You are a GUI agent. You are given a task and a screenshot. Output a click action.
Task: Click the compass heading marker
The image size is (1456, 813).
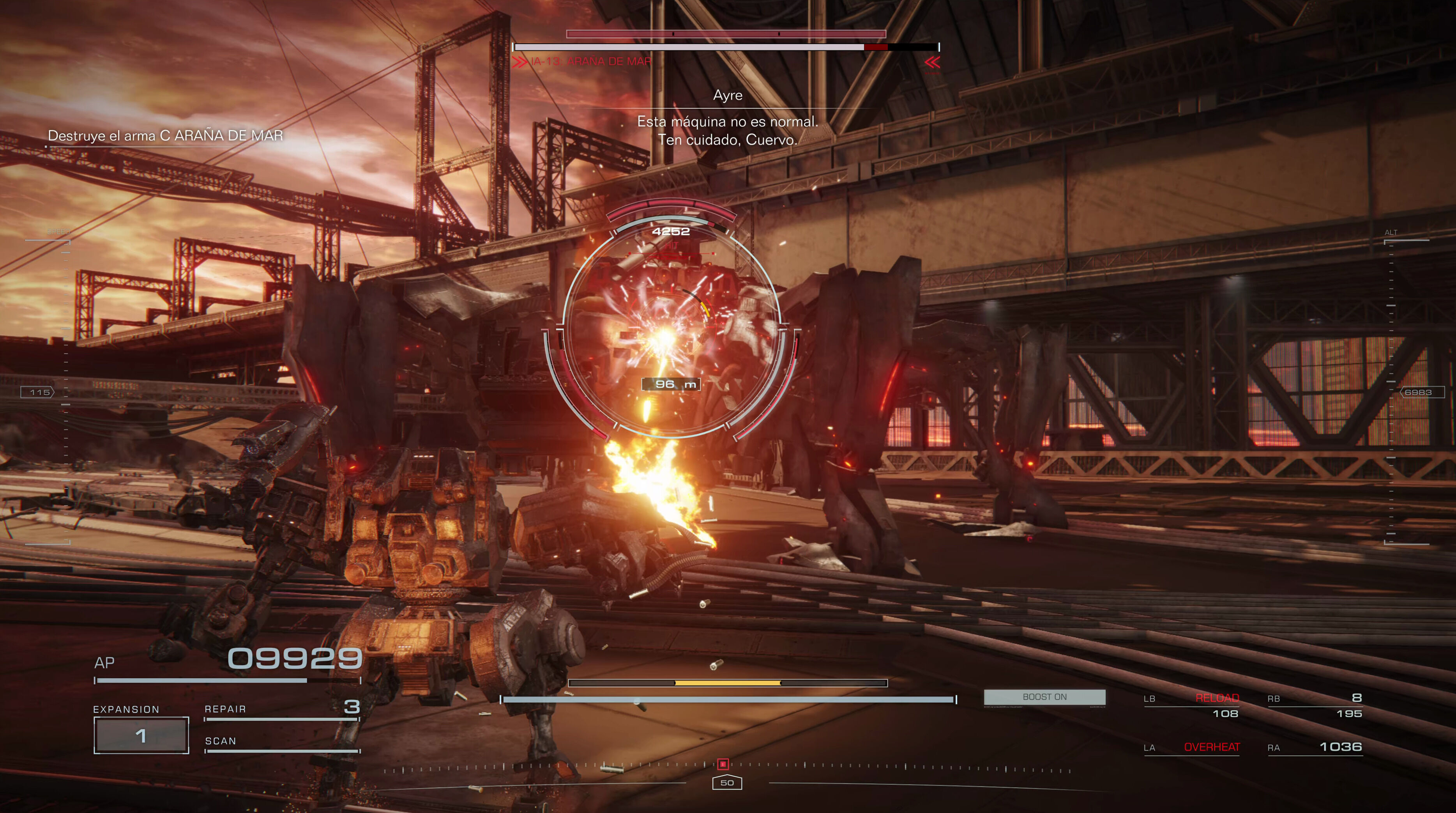tap(727, 783)
